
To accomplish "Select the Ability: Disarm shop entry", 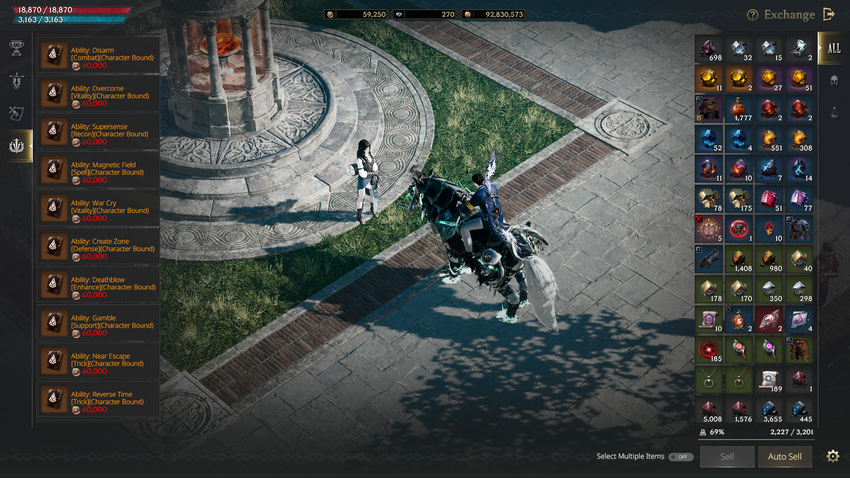I will click(x=98, y=55).
